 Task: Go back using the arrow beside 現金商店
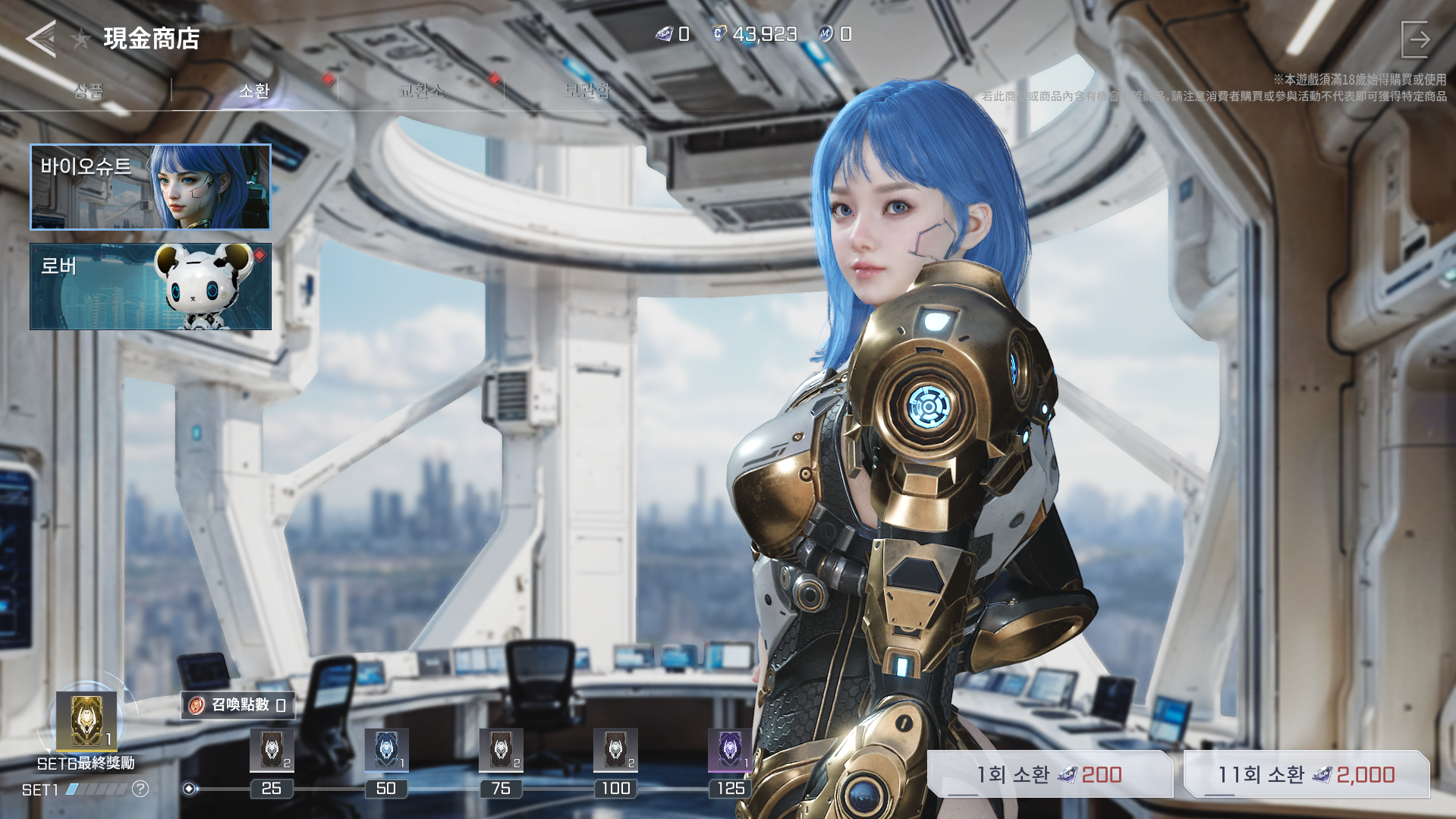coord(41,38)
